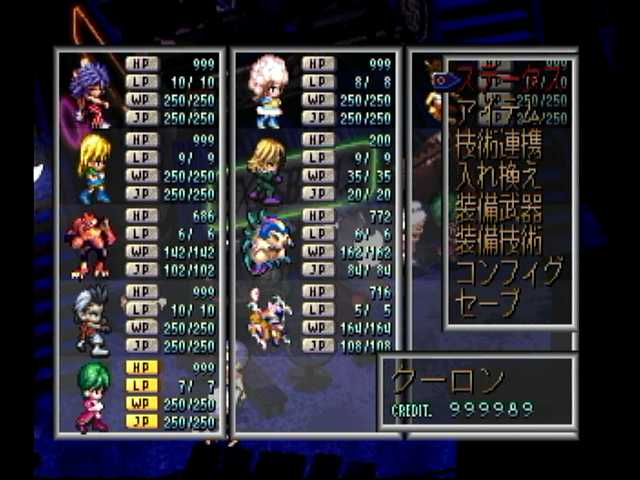The image size is (640, 480).
Task: Choose the green-haired character in pink
Action: 93,397
